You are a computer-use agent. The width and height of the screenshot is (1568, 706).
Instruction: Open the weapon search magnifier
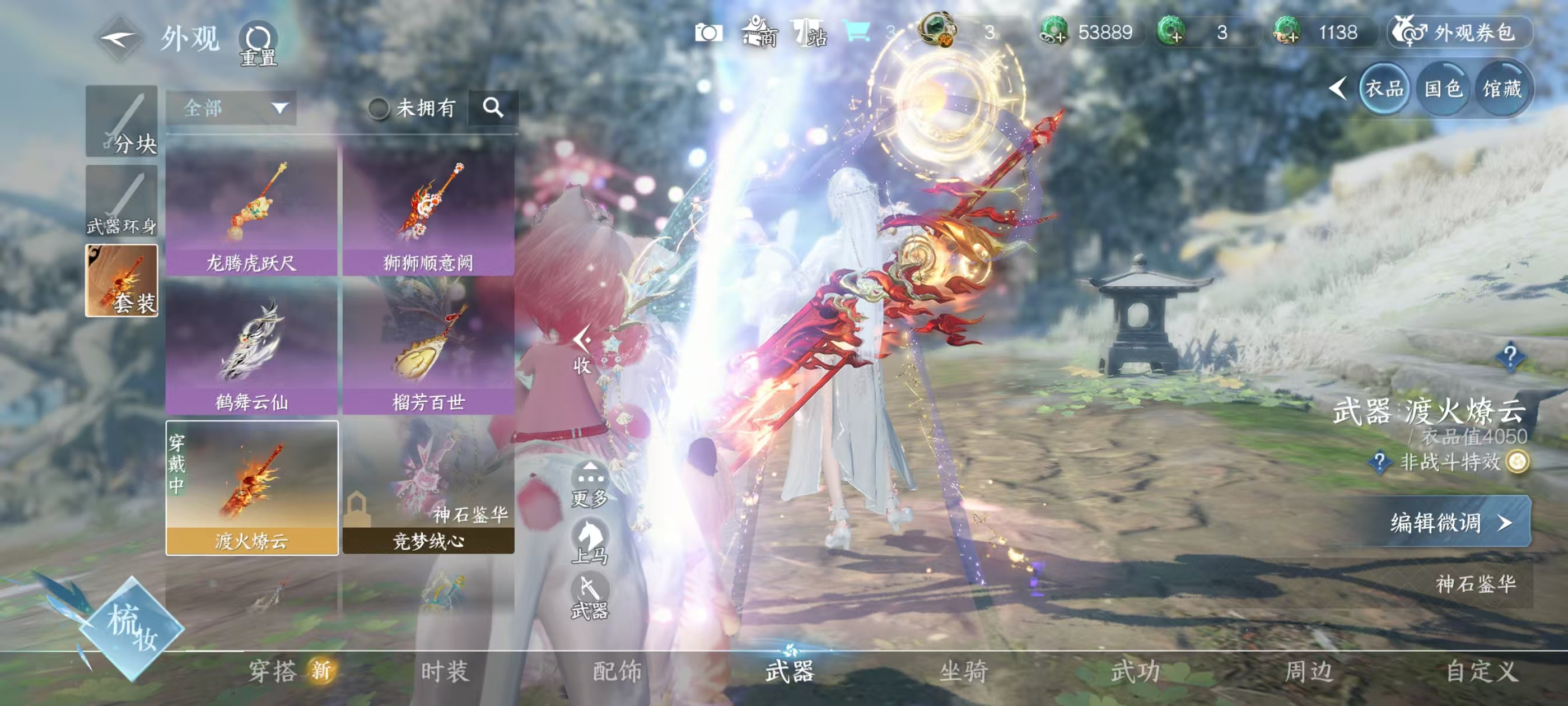pos(493,108)
